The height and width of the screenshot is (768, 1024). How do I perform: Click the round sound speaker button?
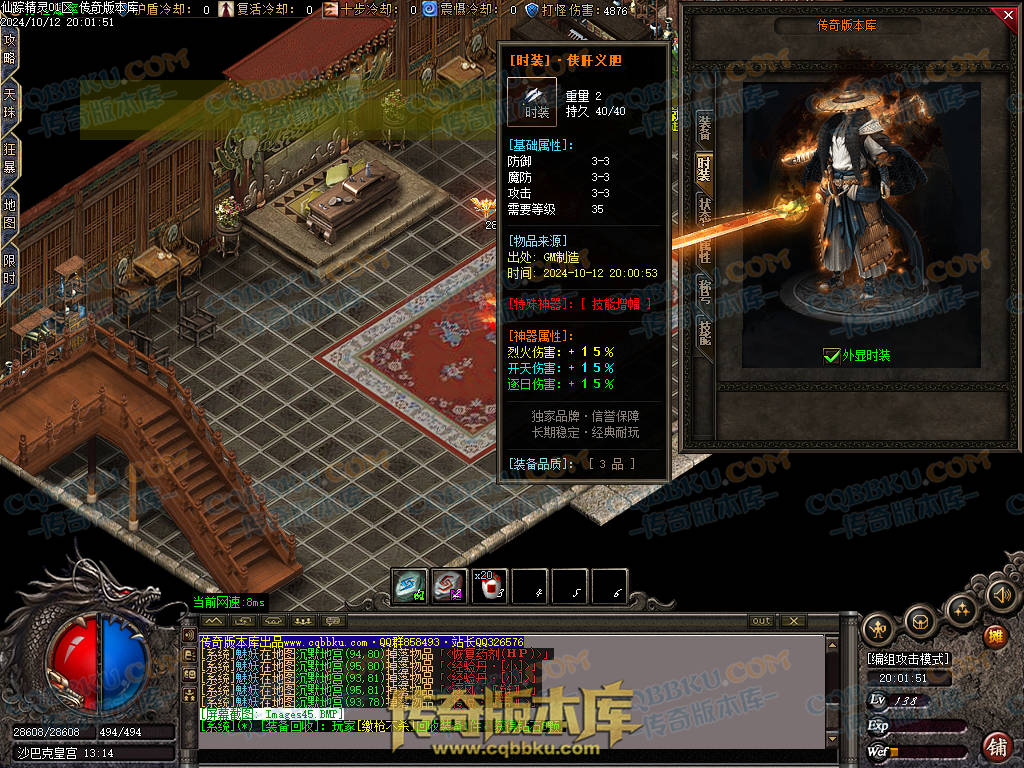tap(1001, 596)
